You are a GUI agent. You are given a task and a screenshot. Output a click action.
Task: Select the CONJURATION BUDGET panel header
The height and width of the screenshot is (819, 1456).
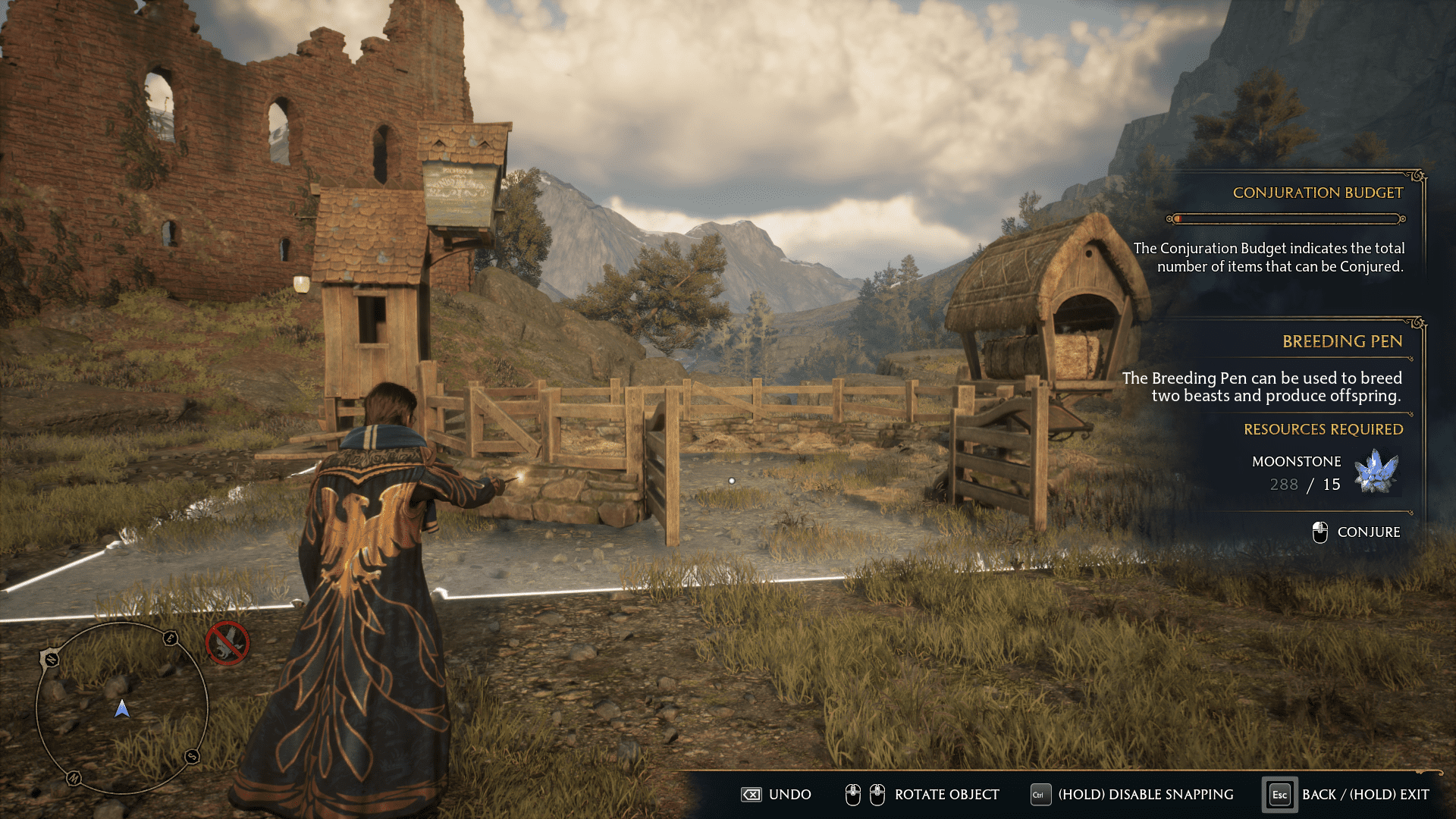tap(1319, 193)
